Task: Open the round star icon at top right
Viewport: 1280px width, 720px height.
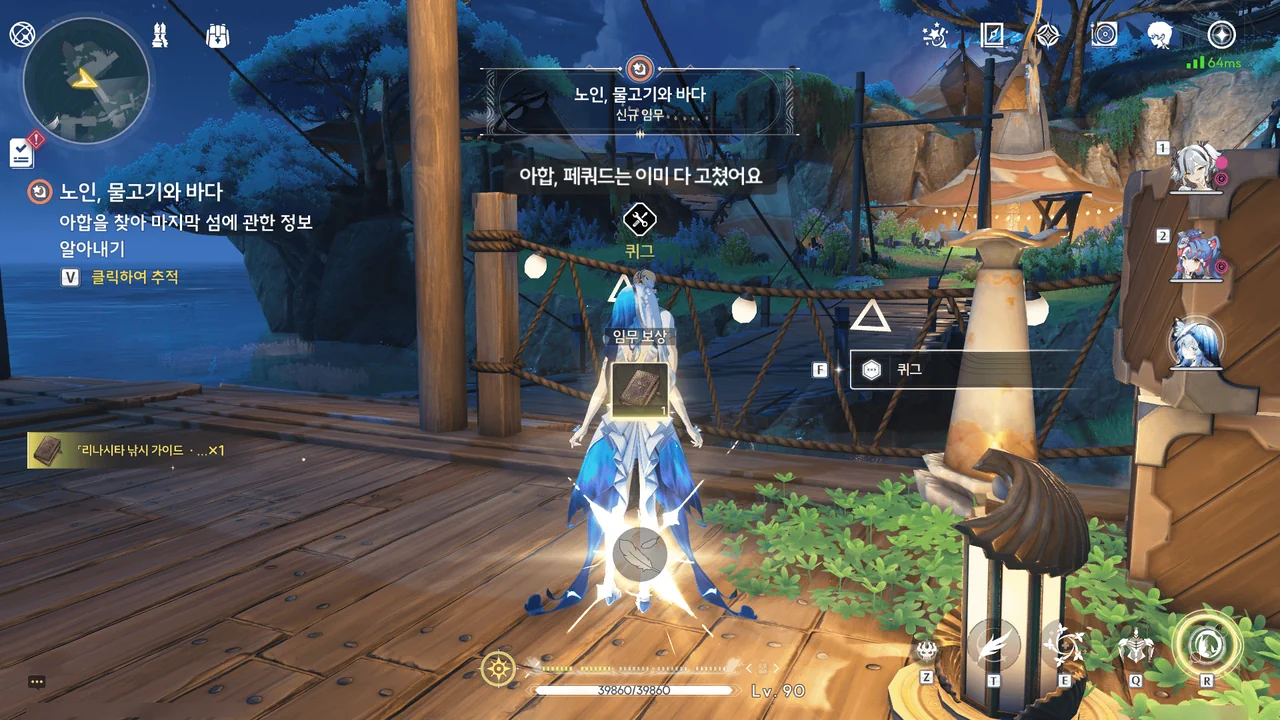Action: tap(1221, 35)
